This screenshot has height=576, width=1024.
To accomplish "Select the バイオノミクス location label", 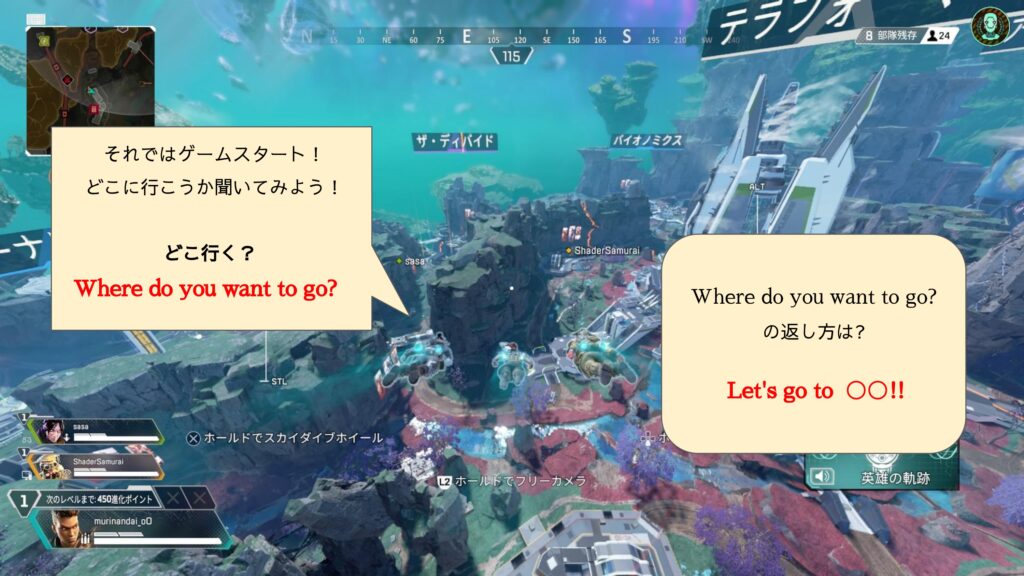I will coord(647,141).
